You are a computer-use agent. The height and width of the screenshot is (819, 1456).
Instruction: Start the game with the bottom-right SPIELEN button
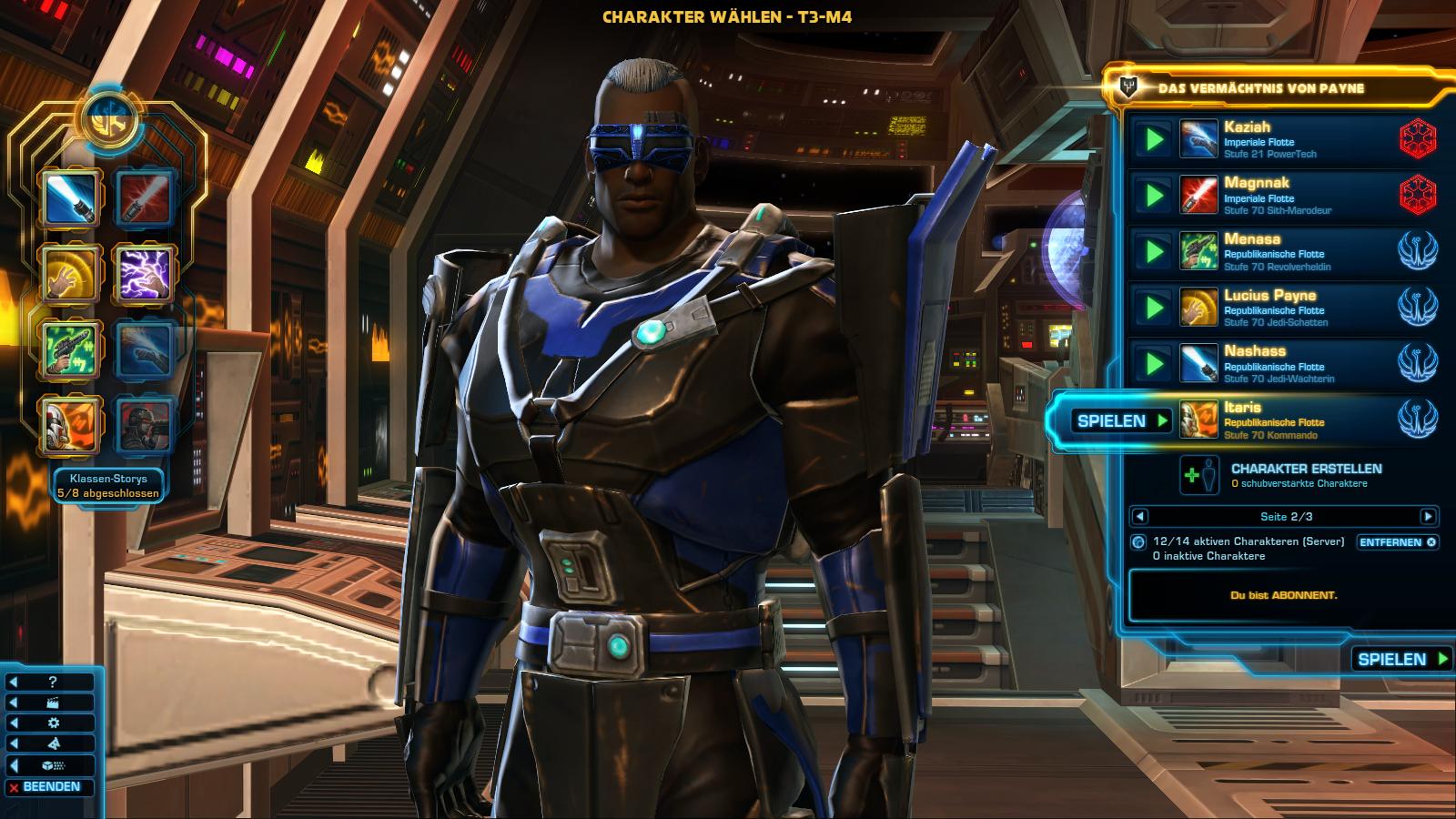(1401, 659)
